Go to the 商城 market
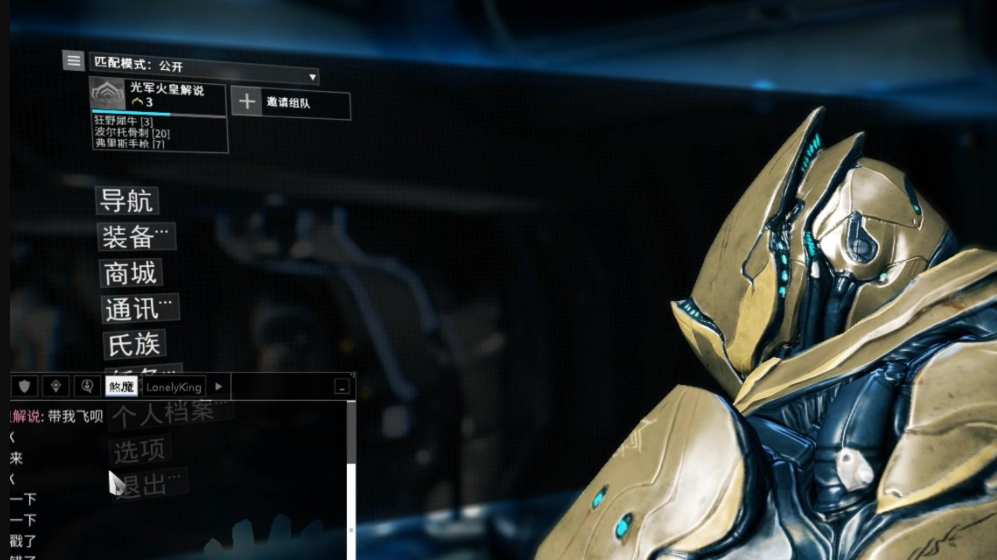 coord(131,273)
